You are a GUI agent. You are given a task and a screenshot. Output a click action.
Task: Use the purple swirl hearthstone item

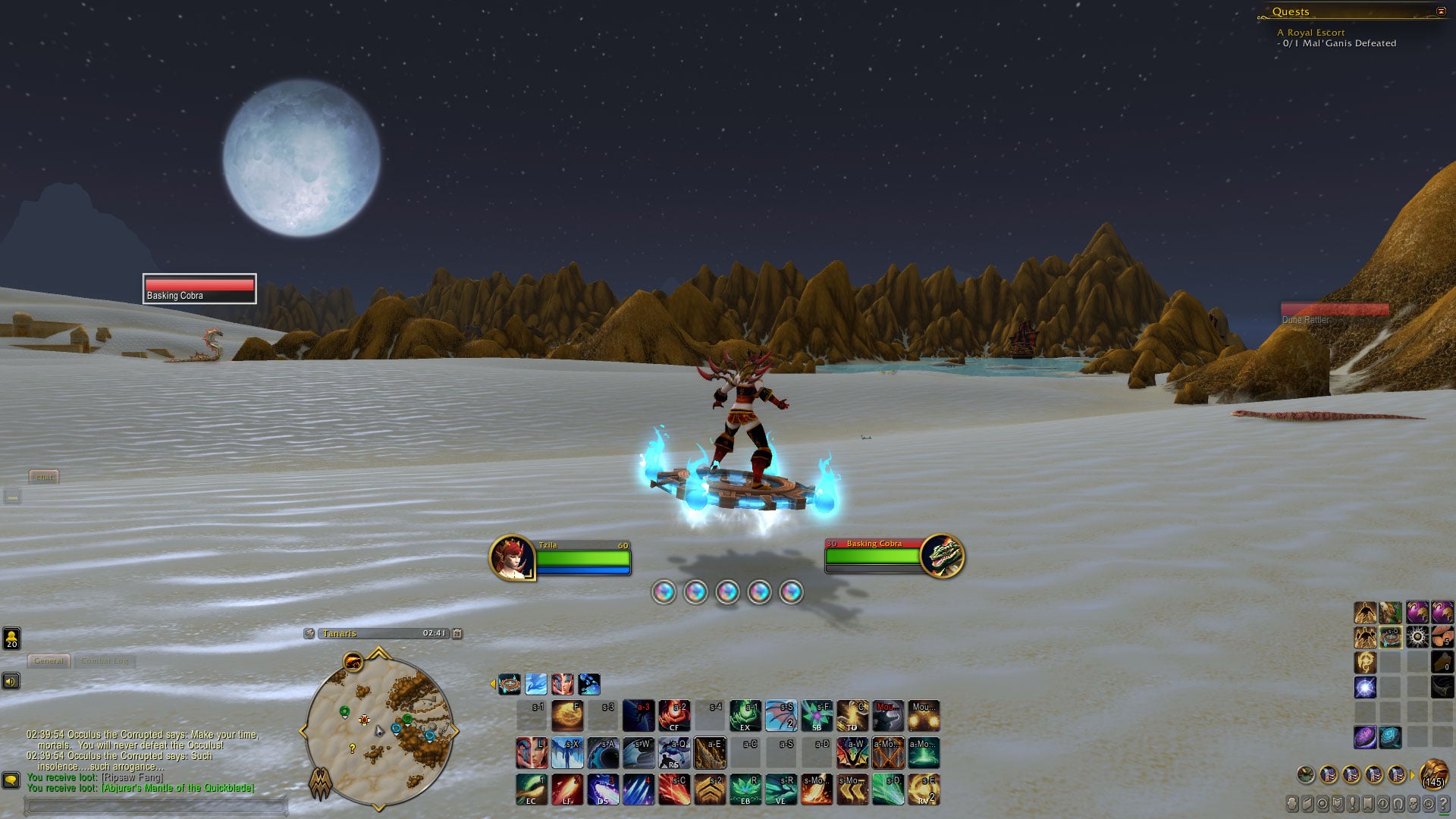click(x=1364, y=736)
